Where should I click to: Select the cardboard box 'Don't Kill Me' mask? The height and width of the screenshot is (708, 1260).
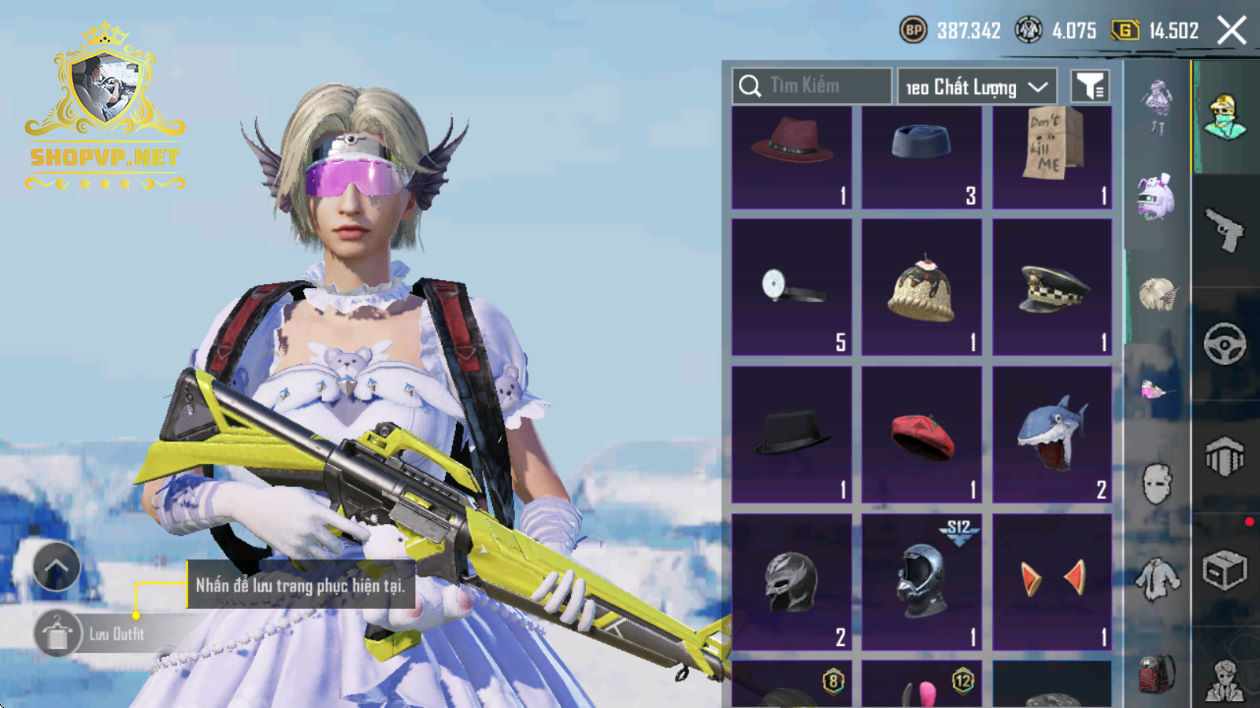(1052, 157)
